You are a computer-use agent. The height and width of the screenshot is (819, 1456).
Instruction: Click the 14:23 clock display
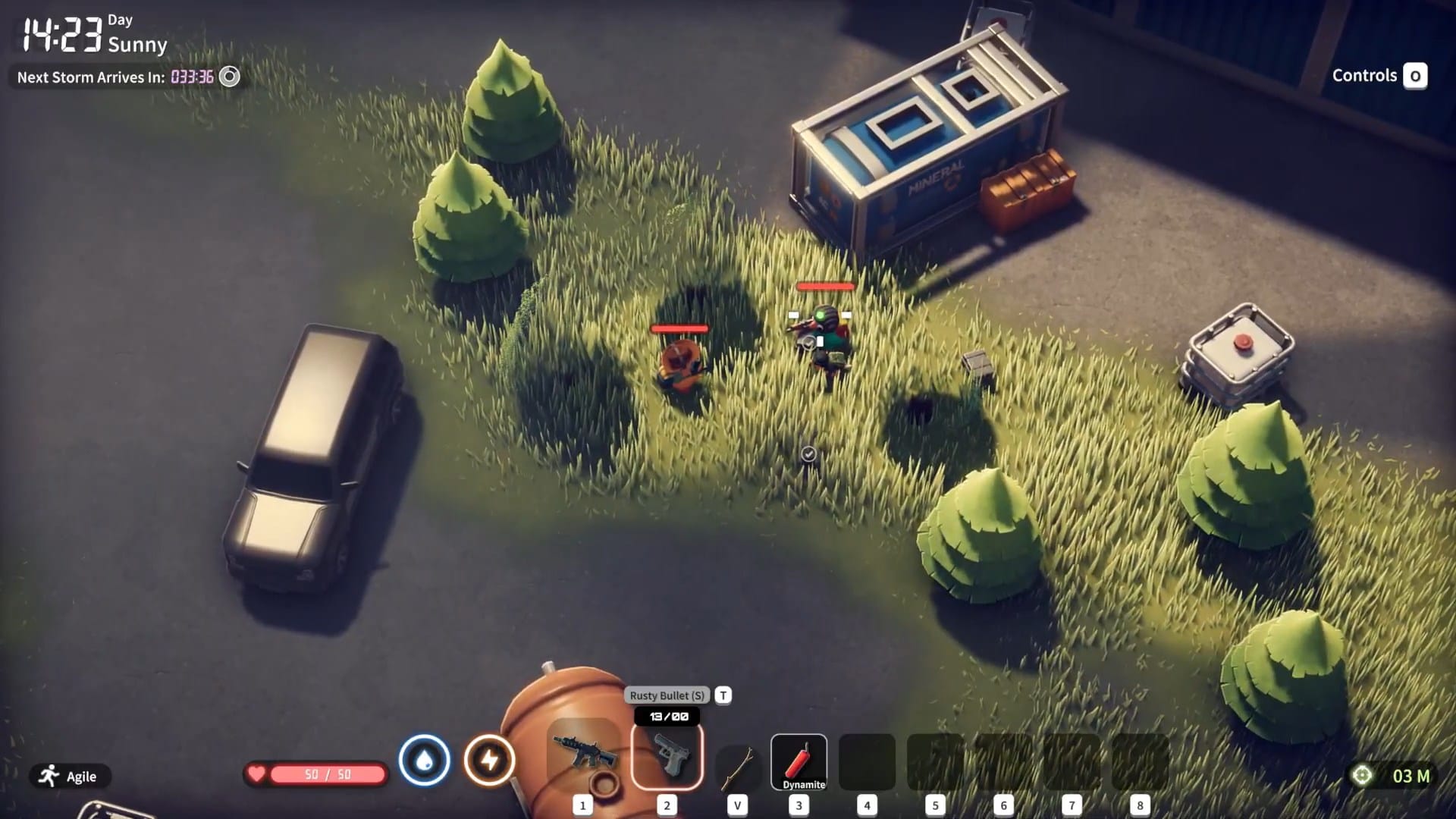tap(59, 29)
